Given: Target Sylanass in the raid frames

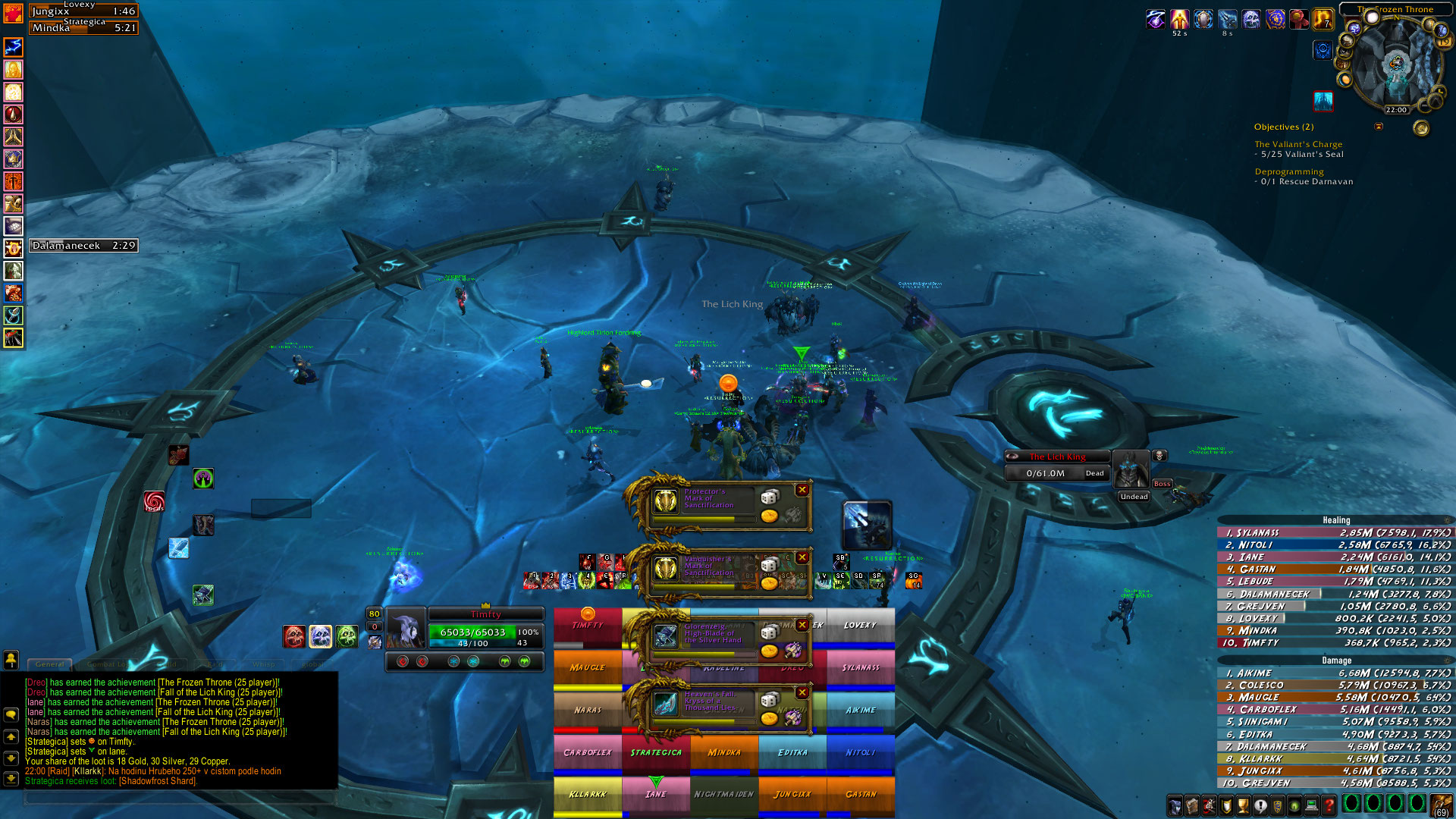Looking at the screenshot, I should (861, 668).
